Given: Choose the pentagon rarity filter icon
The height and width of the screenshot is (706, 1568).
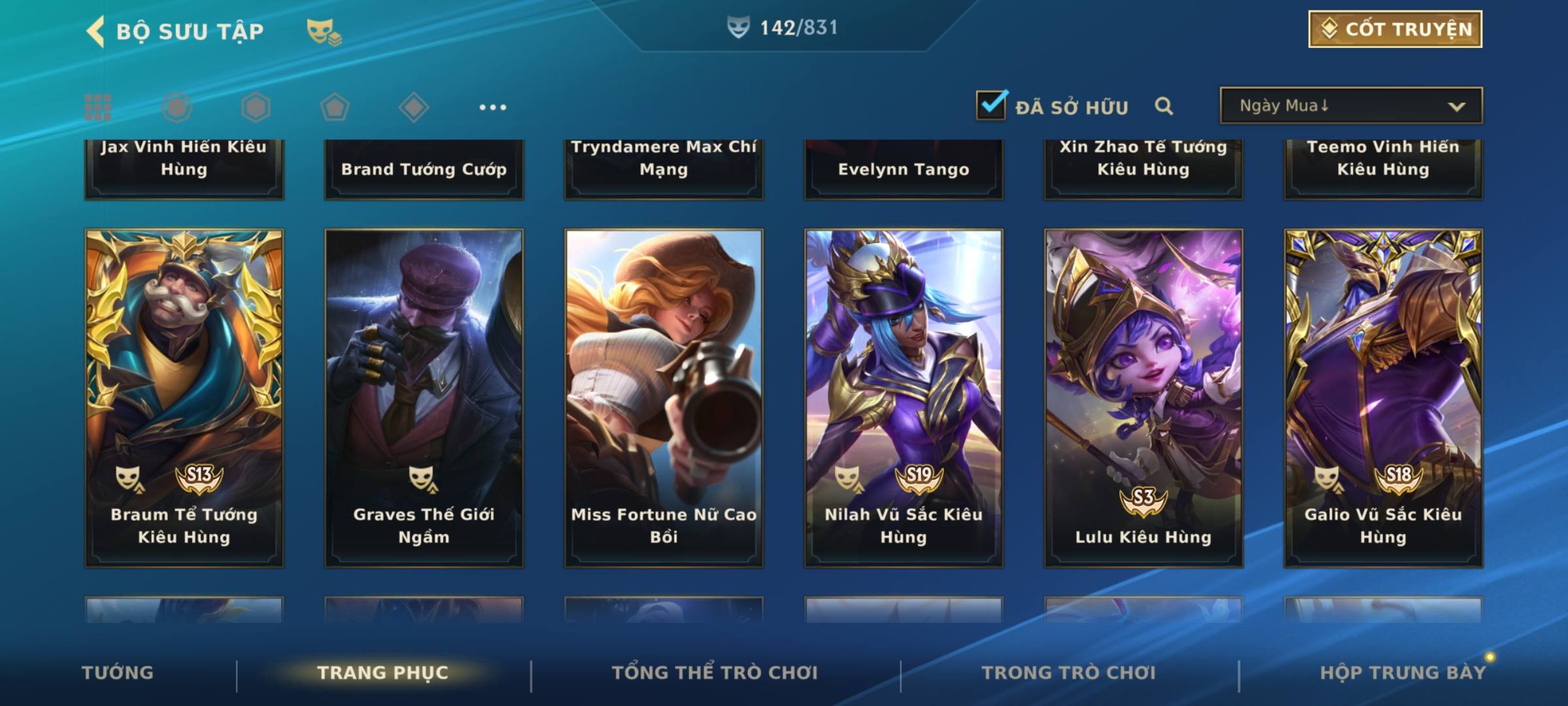Looking at the screenshot, I should 335,107.
